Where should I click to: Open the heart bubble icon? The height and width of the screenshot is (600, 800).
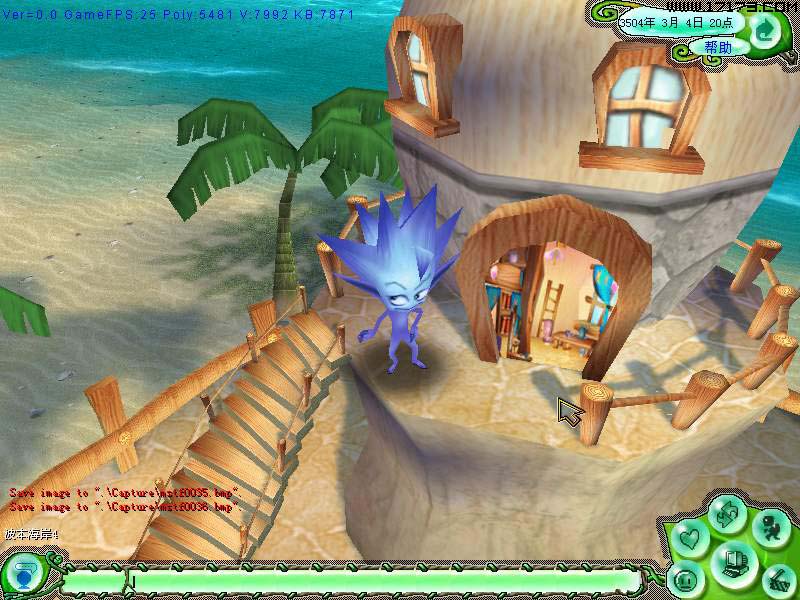[687, 539]
